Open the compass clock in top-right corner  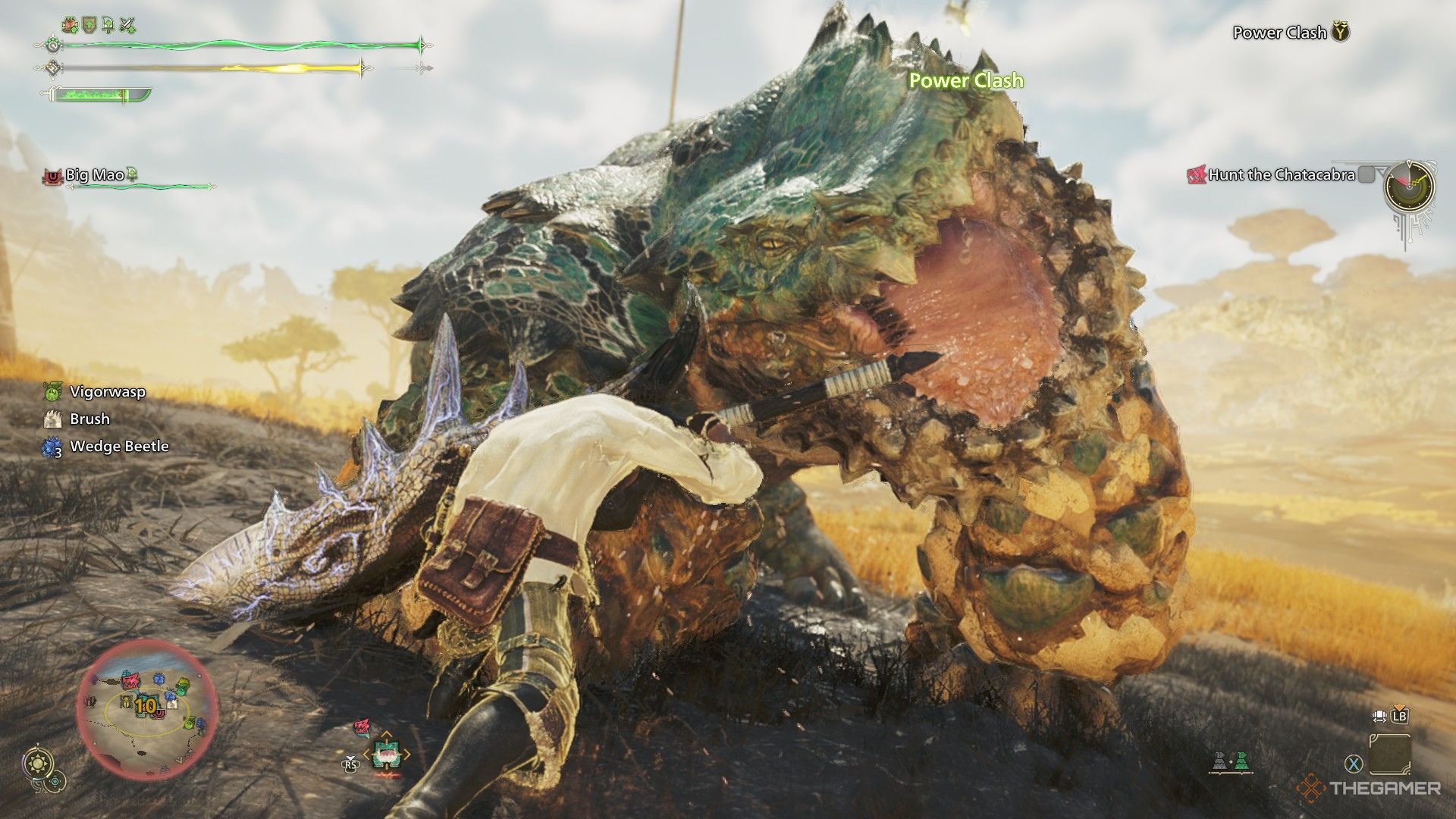[1409, 187]
